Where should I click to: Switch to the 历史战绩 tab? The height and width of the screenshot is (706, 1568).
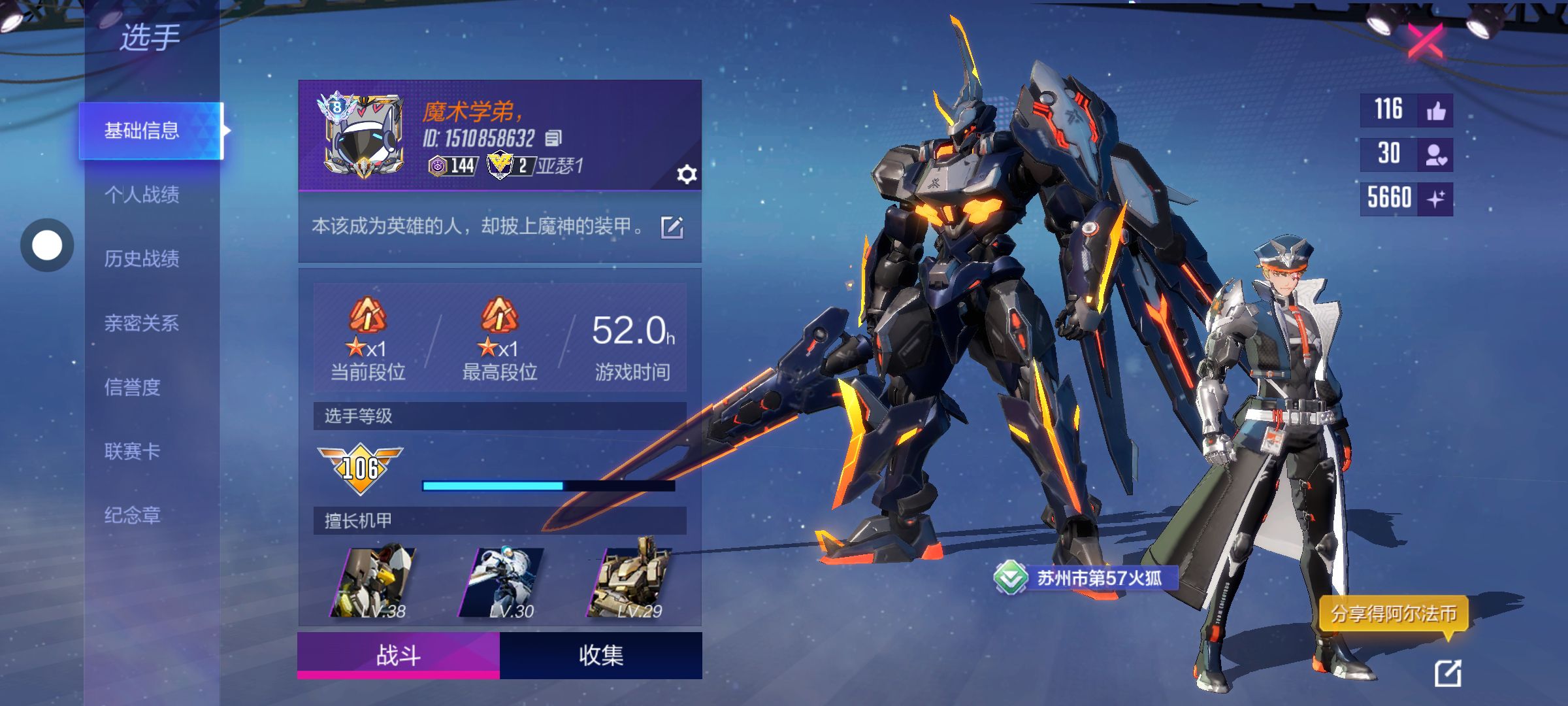(142, 258)
